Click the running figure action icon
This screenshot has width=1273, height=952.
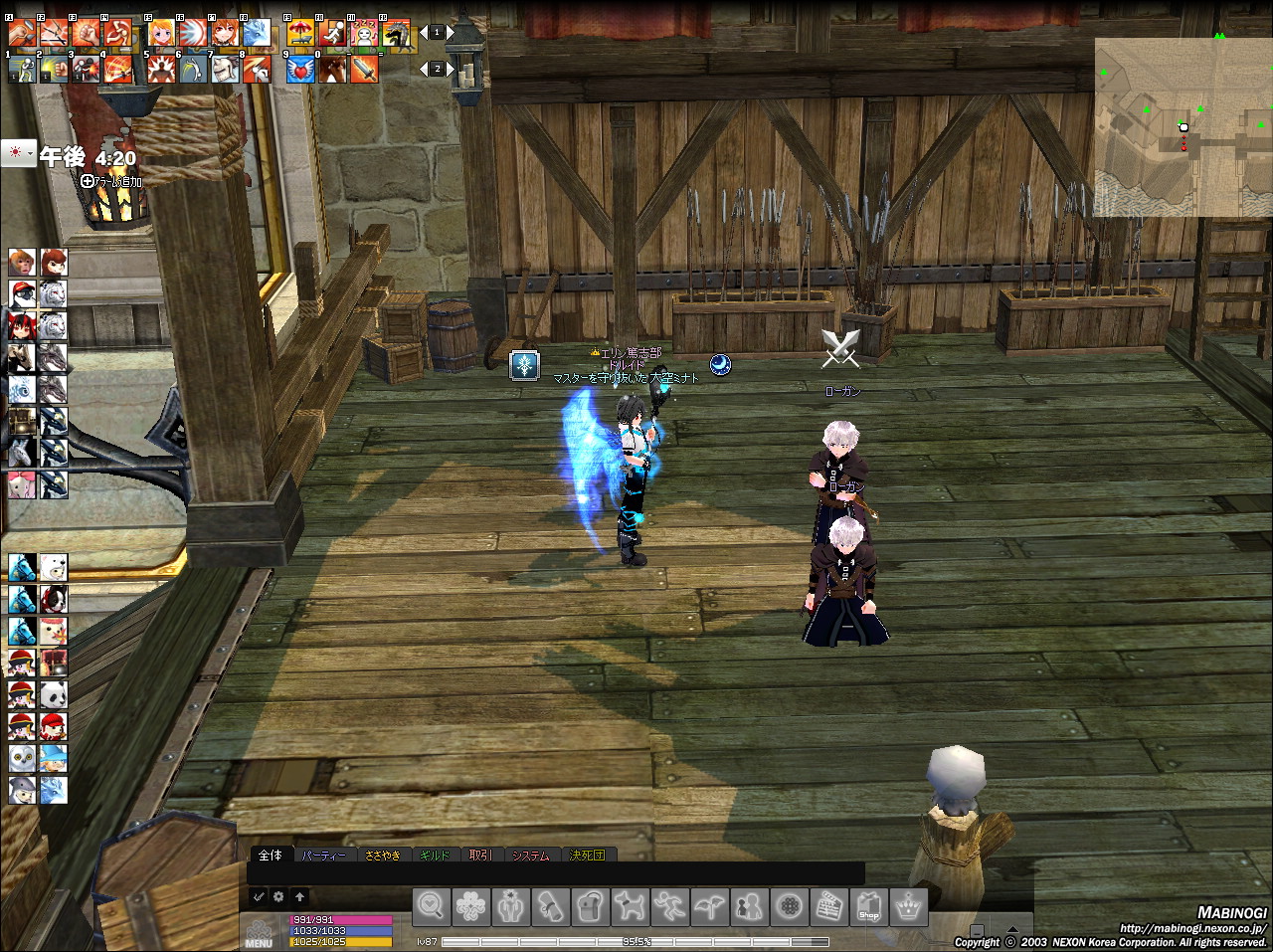670,906
